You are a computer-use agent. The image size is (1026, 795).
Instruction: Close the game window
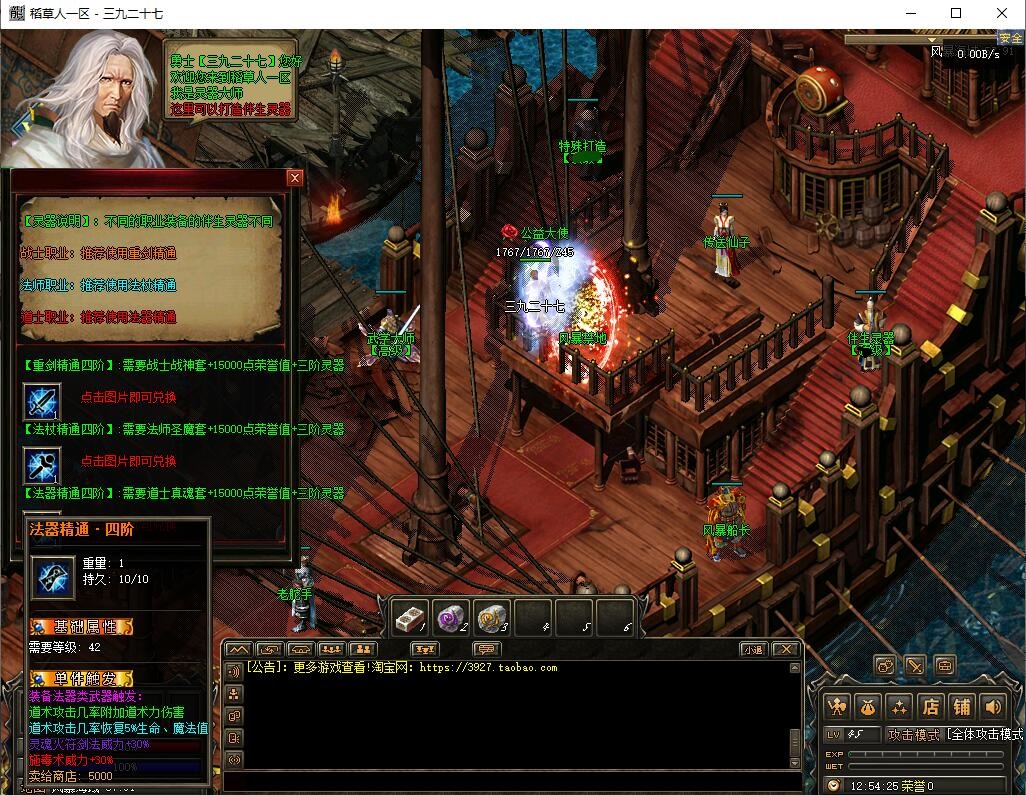[x=1002, y=13]
